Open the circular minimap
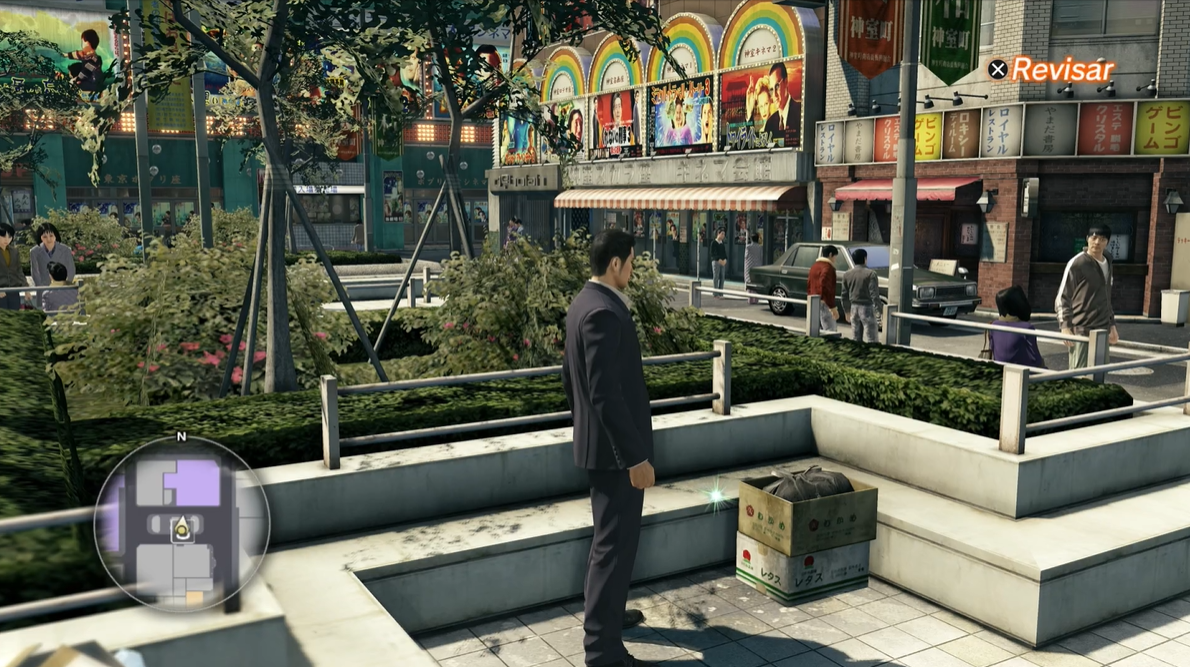The height and width of the screenshot is (667, 1190). (x=181, y=524)
